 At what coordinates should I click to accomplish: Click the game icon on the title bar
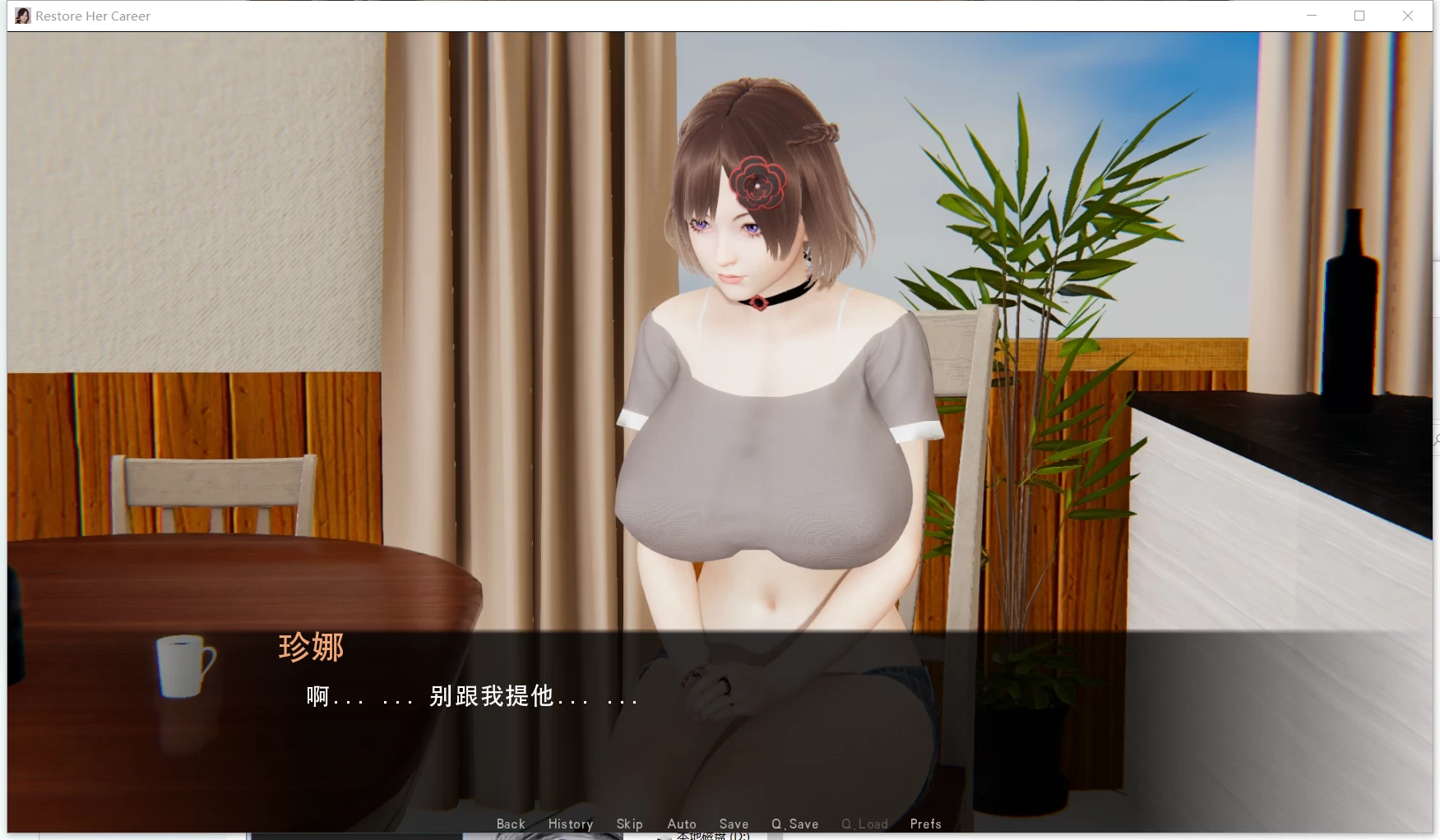pyautogui.click(x=21, y=15)
